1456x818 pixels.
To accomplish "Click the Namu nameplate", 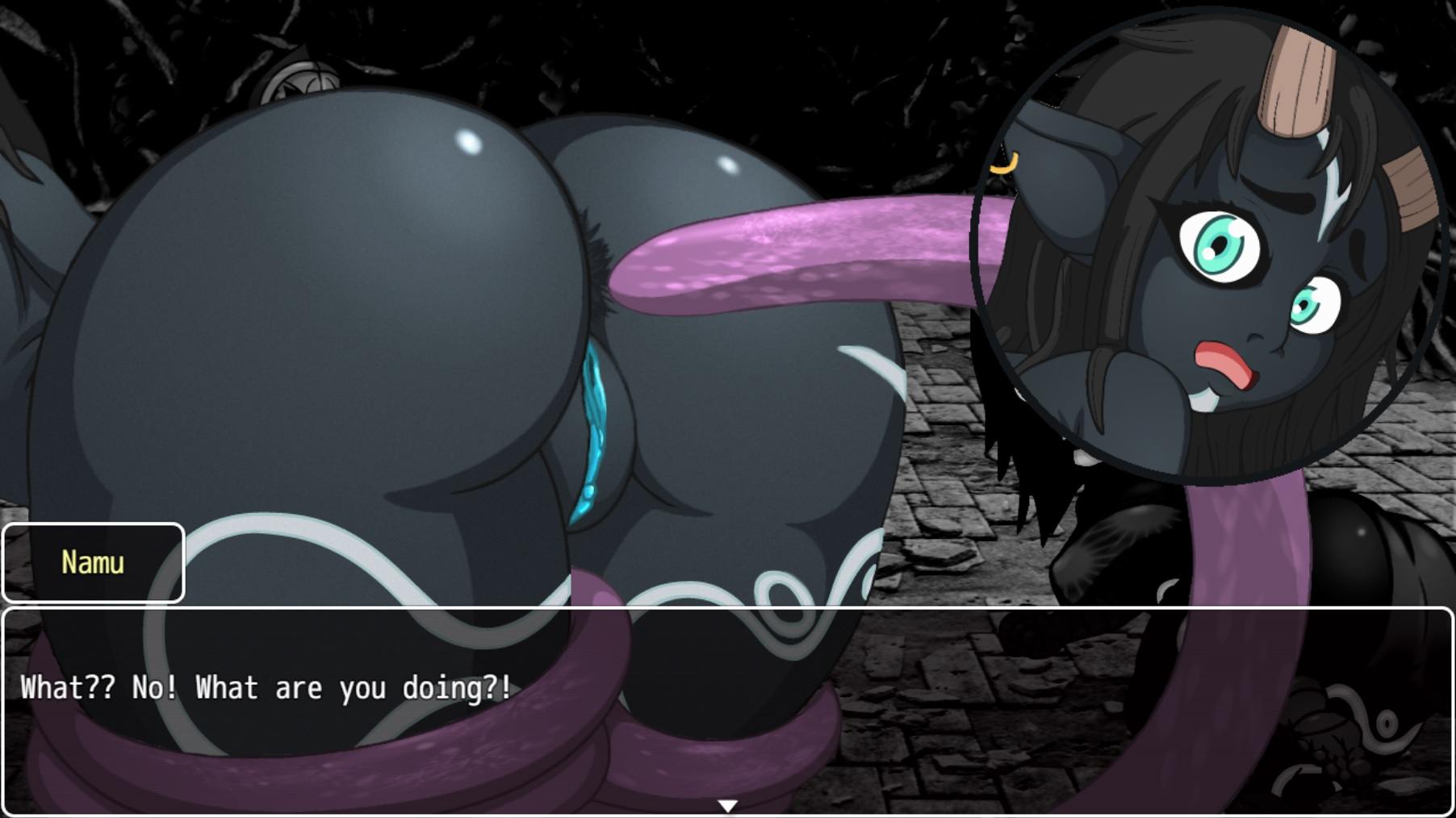I will pyautogui.click(x=93, y=562).
